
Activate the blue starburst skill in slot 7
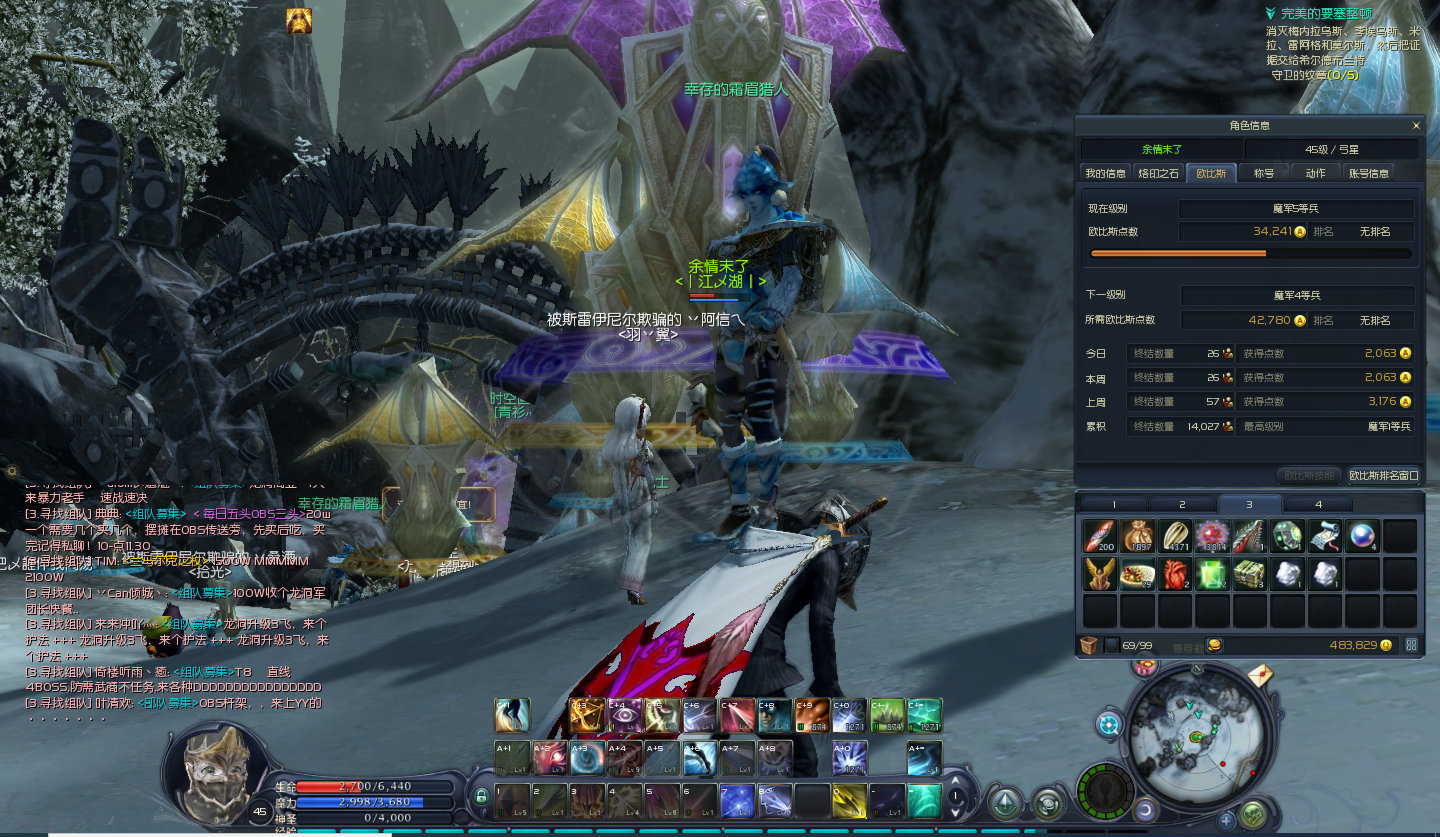tap(736, 800)
